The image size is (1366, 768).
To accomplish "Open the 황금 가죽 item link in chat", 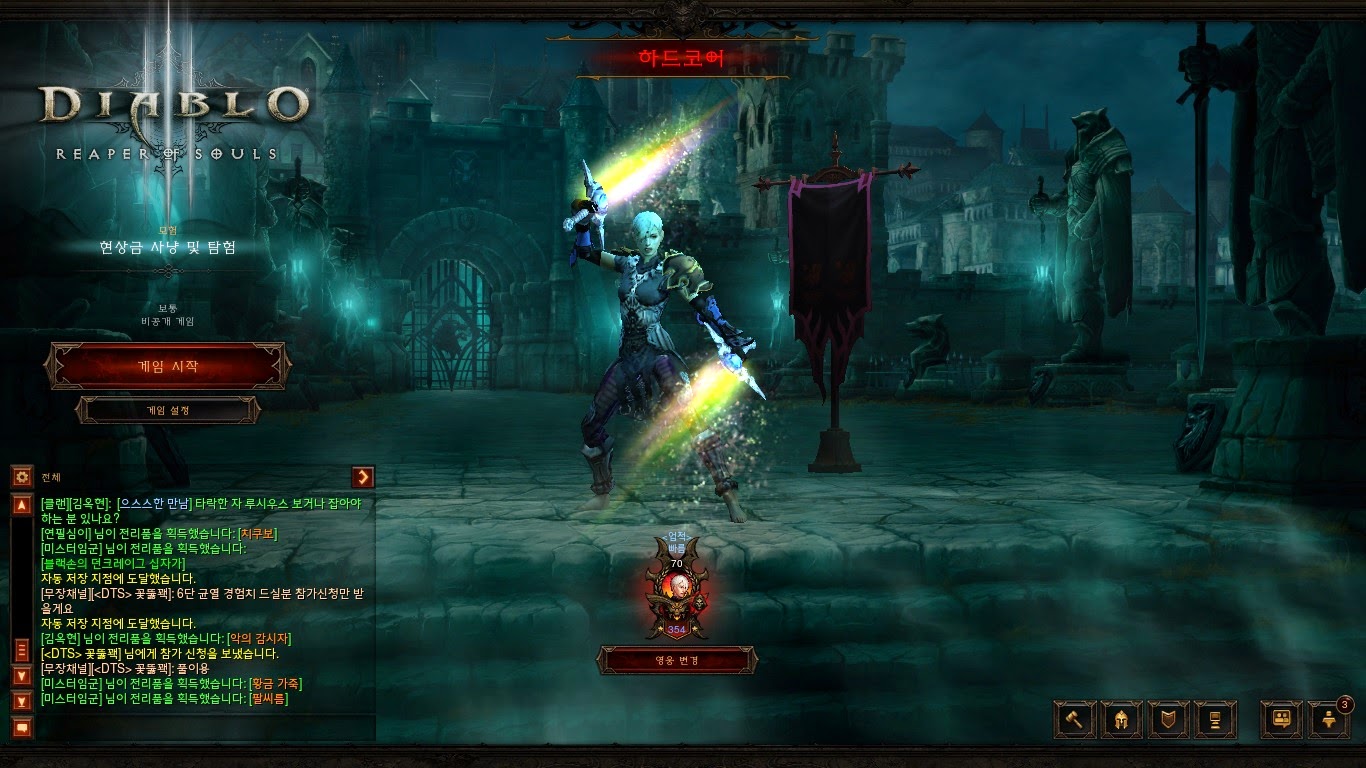I will [276, 683].
